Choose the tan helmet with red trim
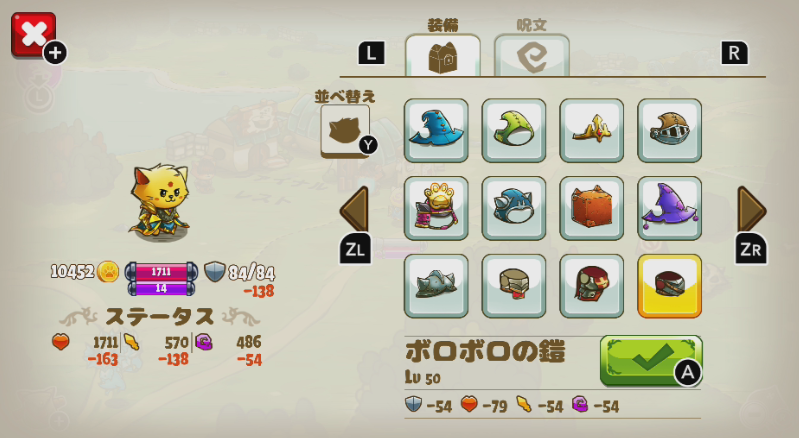799x438 pixels. click(514, 286)
